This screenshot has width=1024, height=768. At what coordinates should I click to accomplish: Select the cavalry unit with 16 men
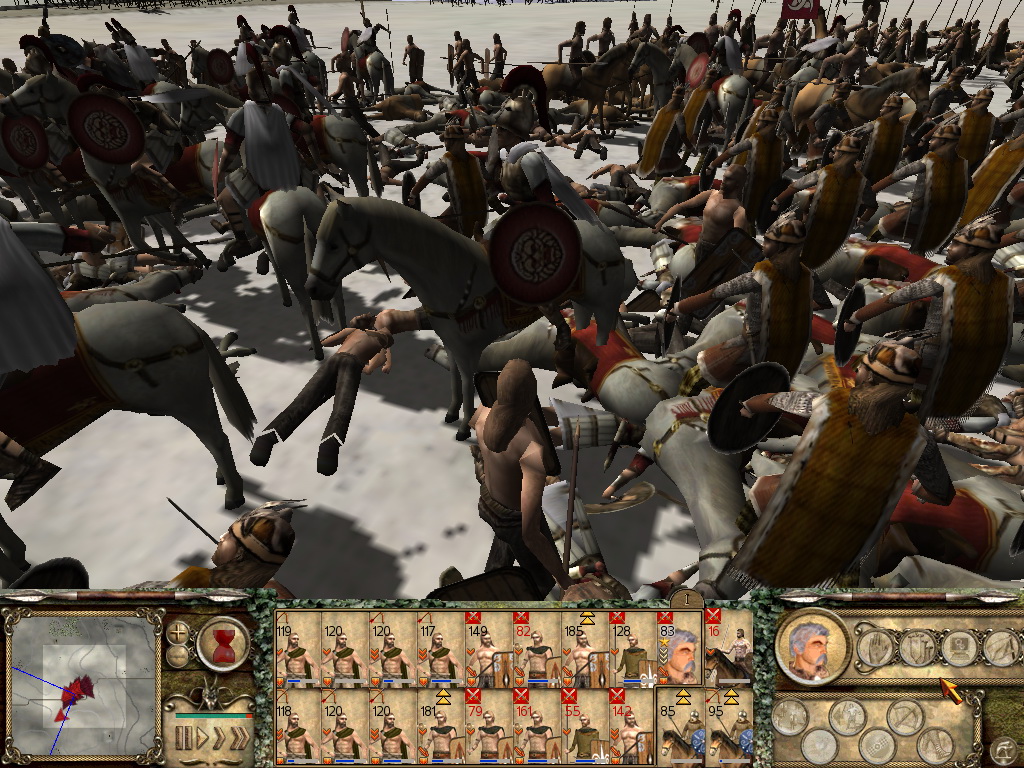coord(728,648)
